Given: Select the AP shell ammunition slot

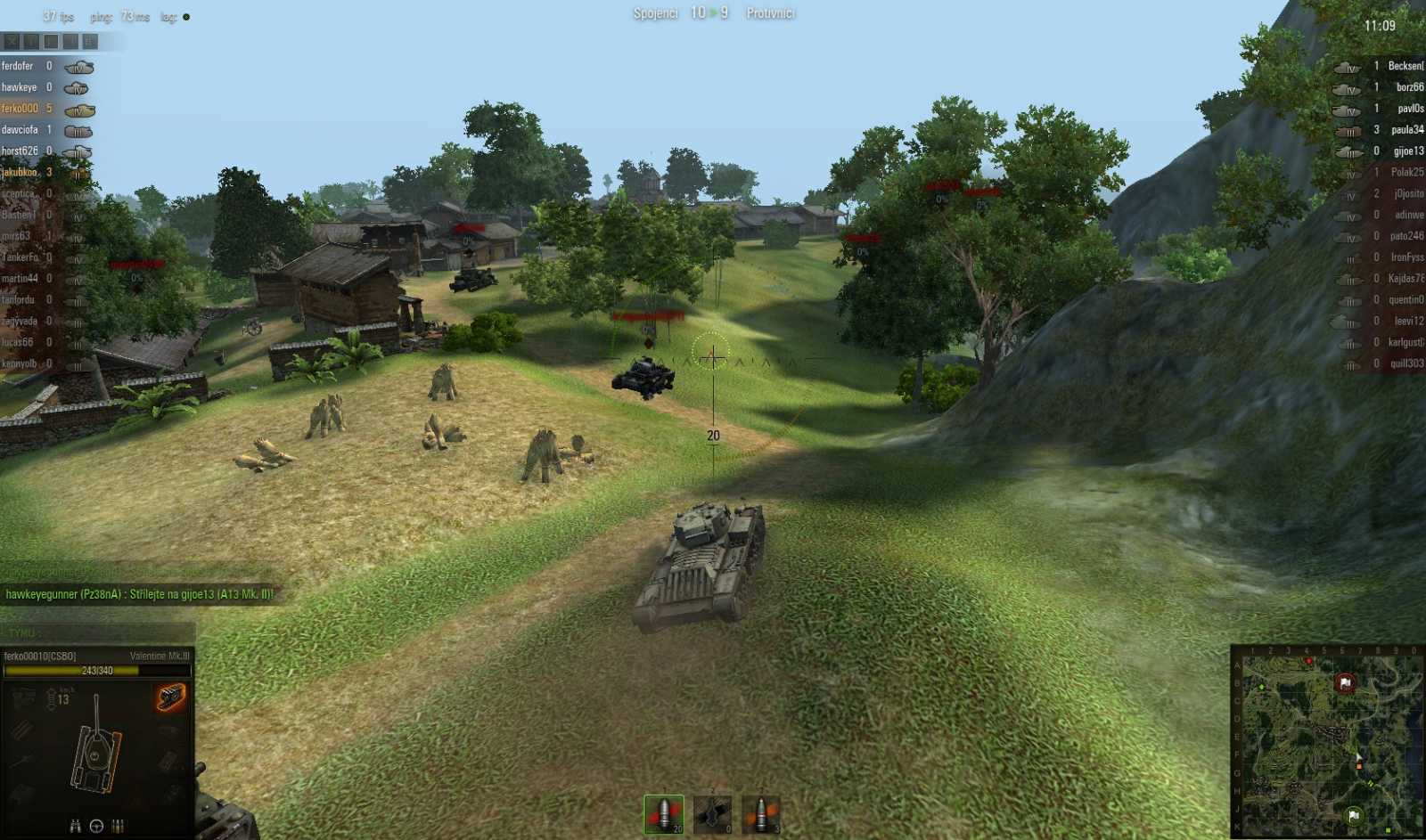Looking at the screenshot, I should coord(663,812).
